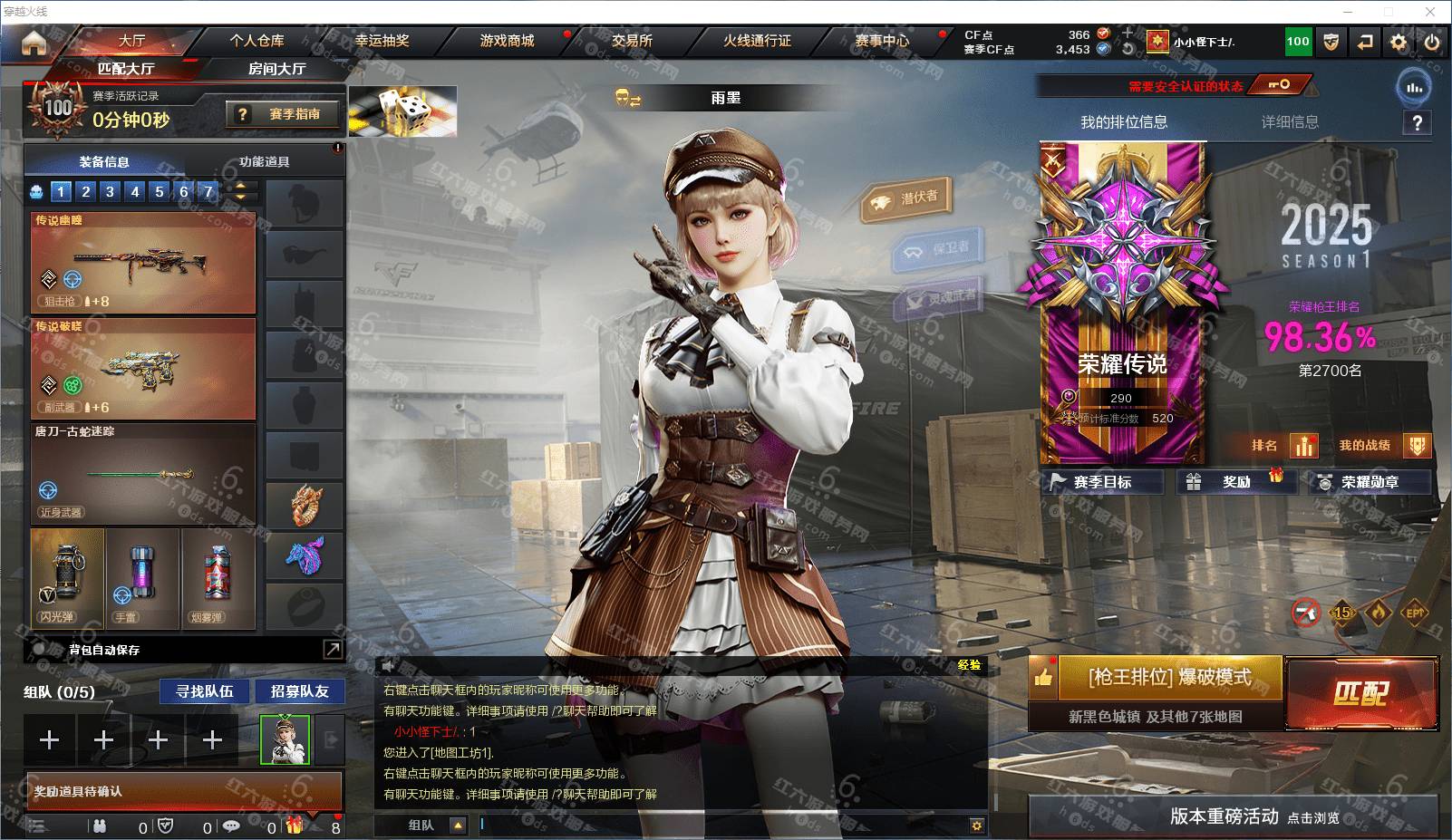This screenshot has height=840, width=1452.
Task: Select the 传说幽瞳 sniper rifle slot
Action: [x=143, y=264]
